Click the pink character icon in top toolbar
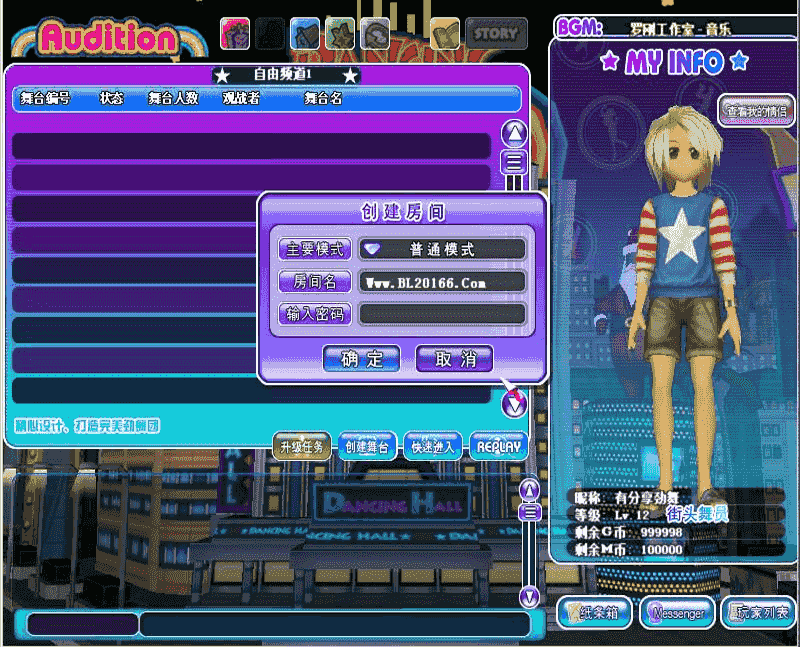This screenshot has height=647, width=800. tap(235, 34)
